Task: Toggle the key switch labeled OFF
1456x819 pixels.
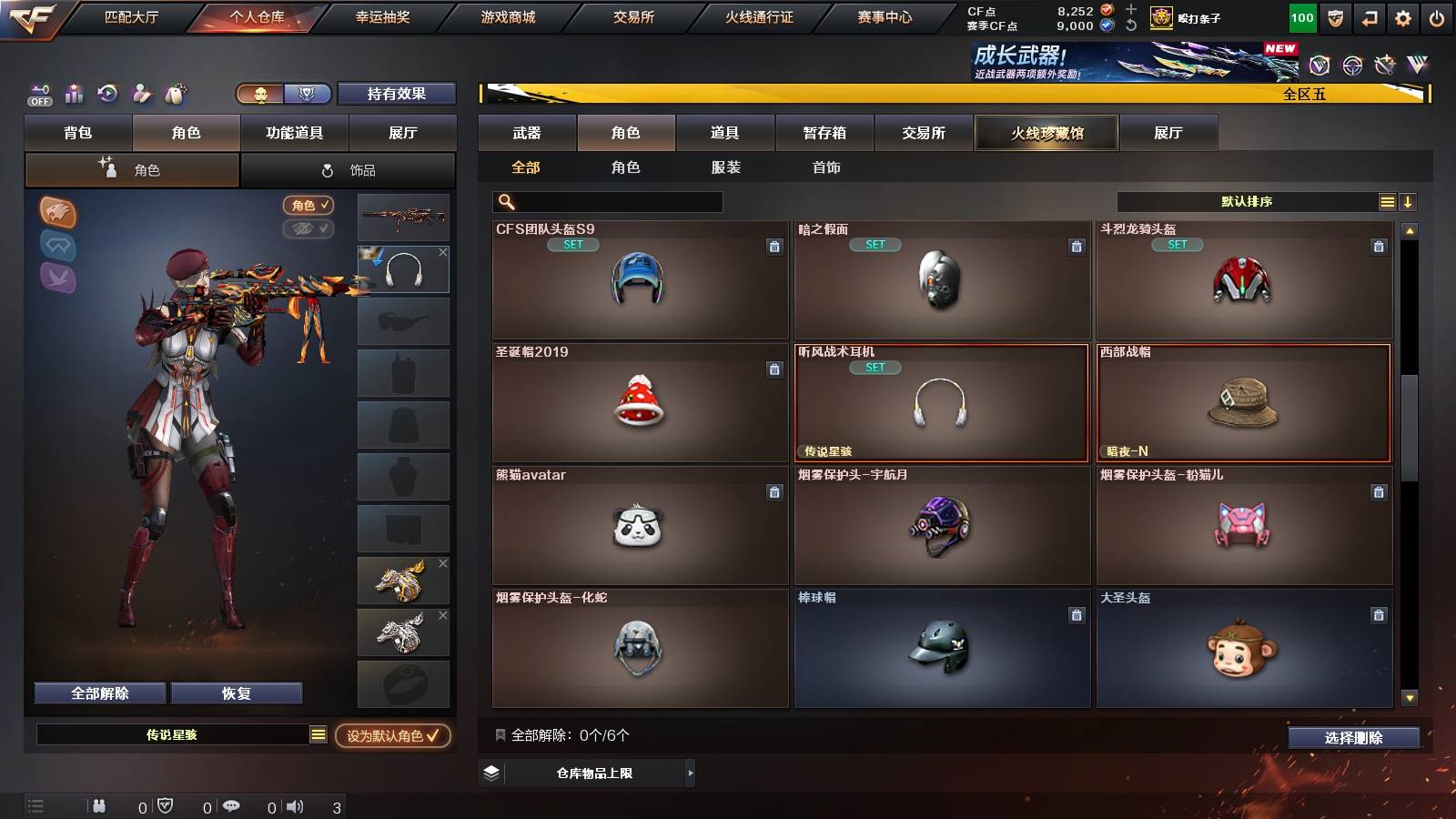Action: [38, 94]
